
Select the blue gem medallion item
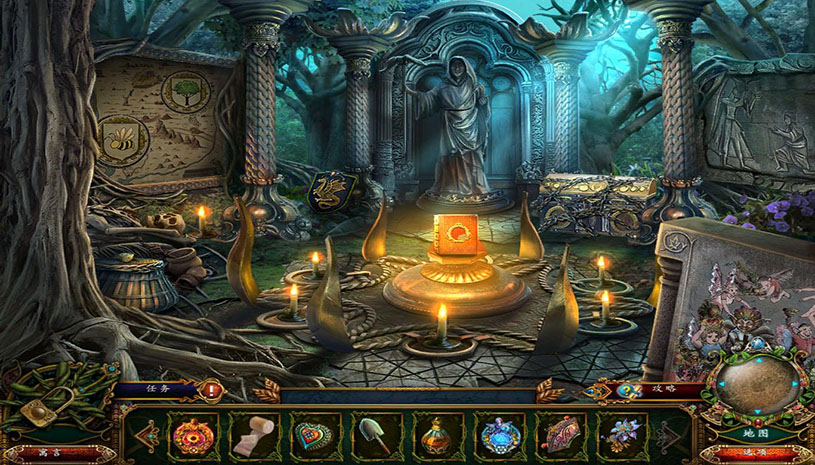[498, 436]
